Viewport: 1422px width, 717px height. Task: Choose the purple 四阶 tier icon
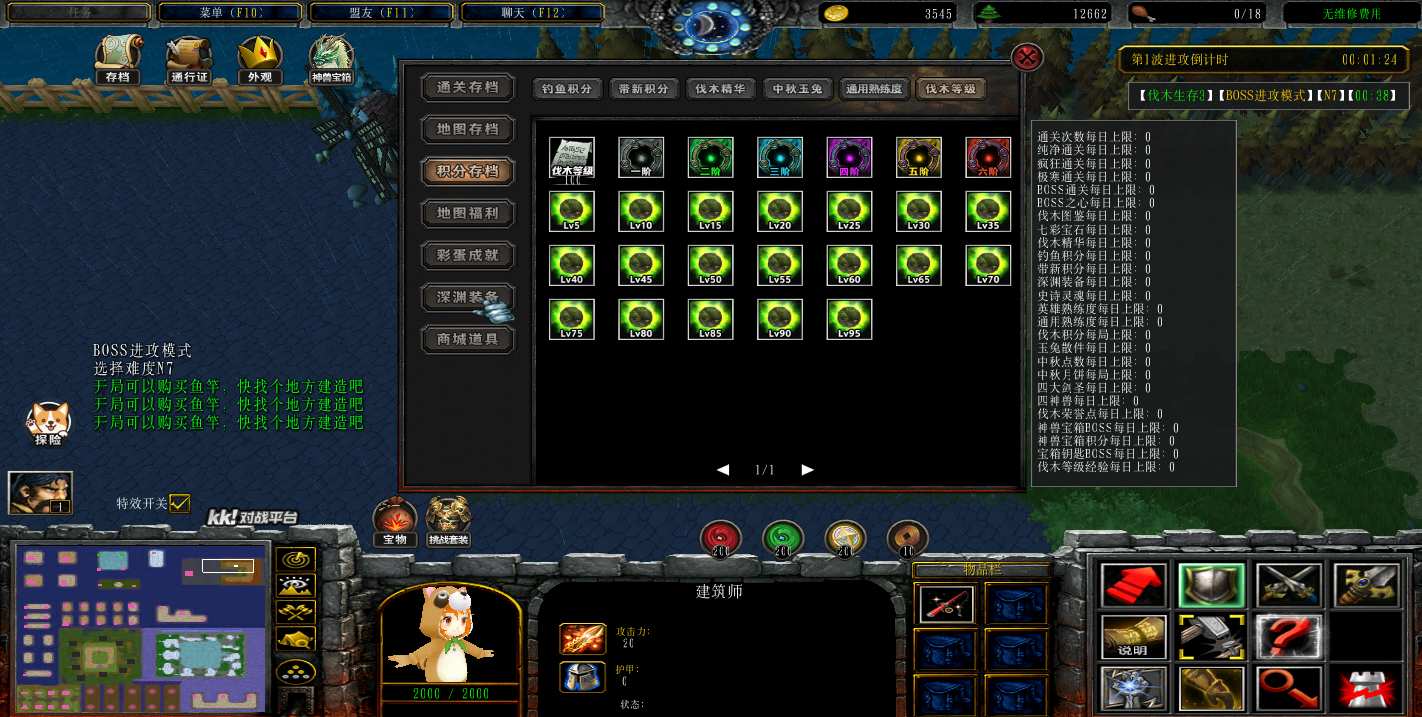(x=849, y=157)
